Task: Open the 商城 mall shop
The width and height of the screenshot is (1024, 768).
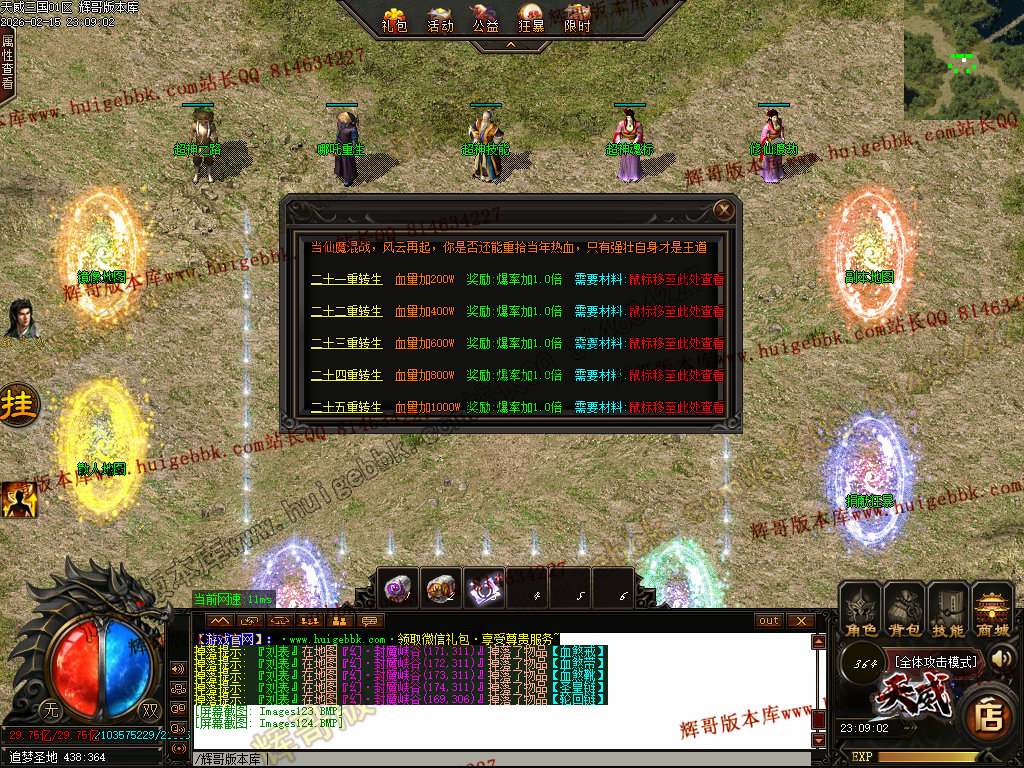Action: (992, 611)
